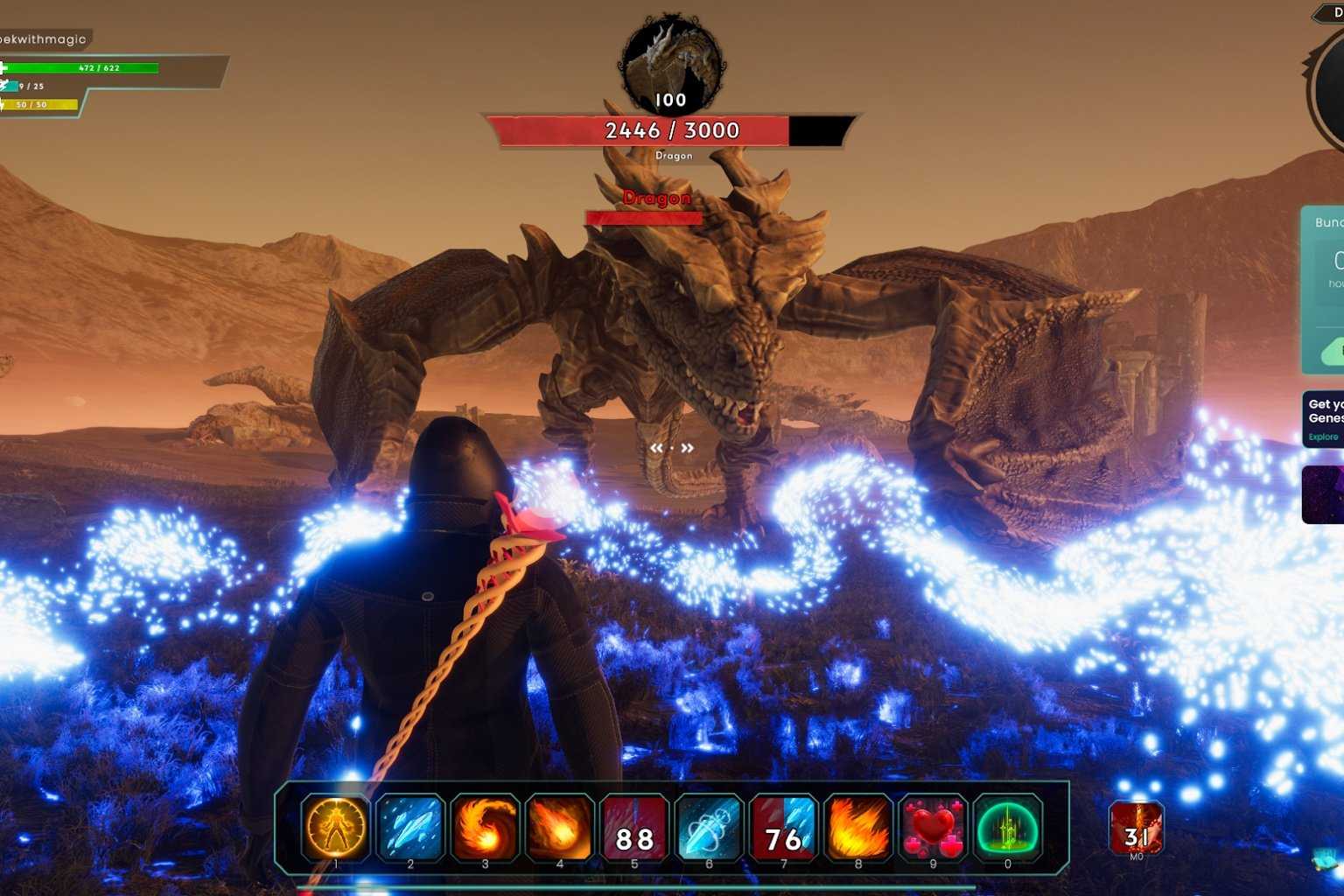
Task: Use the red heart healing ability
Action: (933, 827)
